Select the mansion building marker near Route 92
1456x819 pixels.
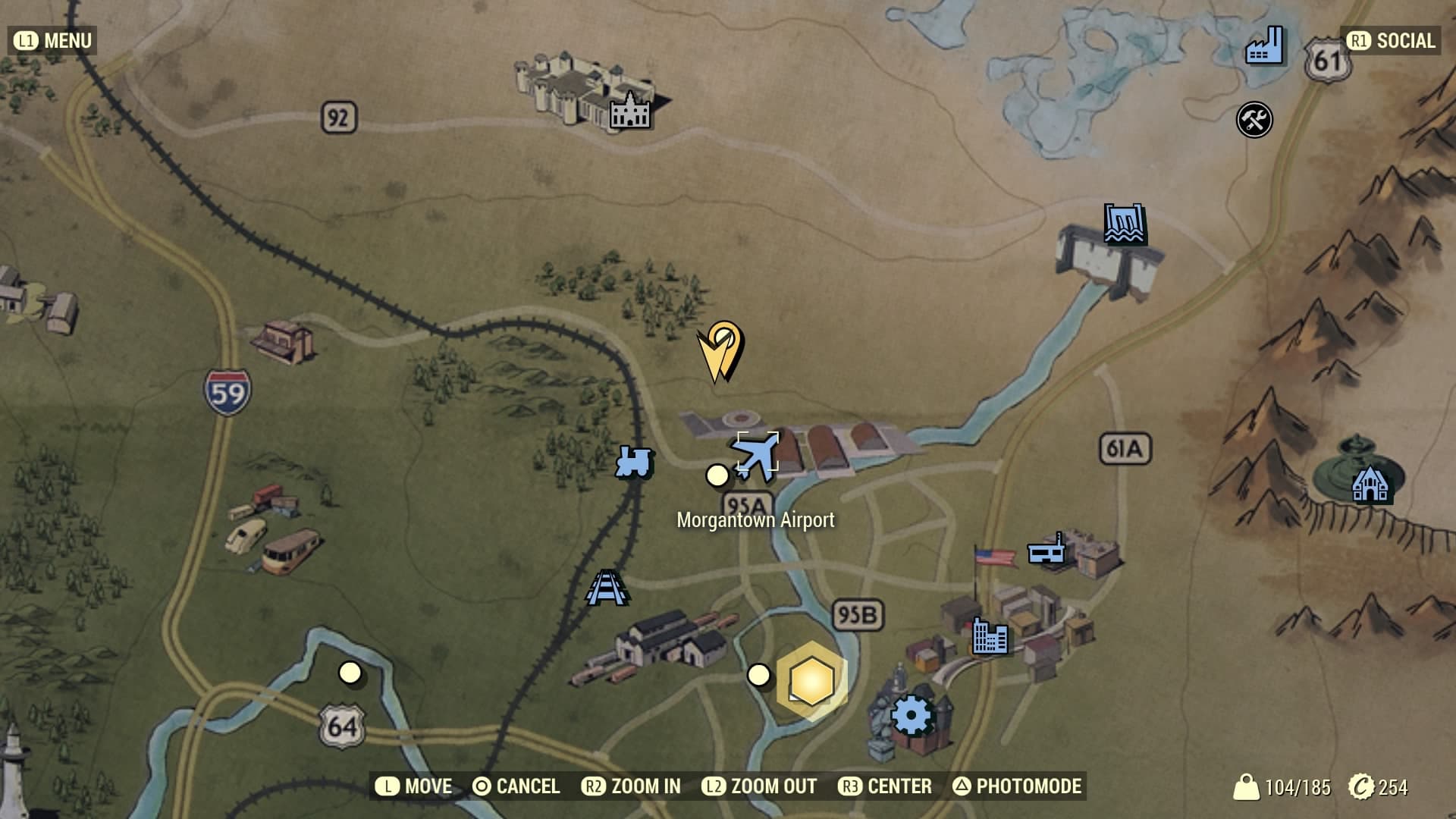[x=630, y=111]
